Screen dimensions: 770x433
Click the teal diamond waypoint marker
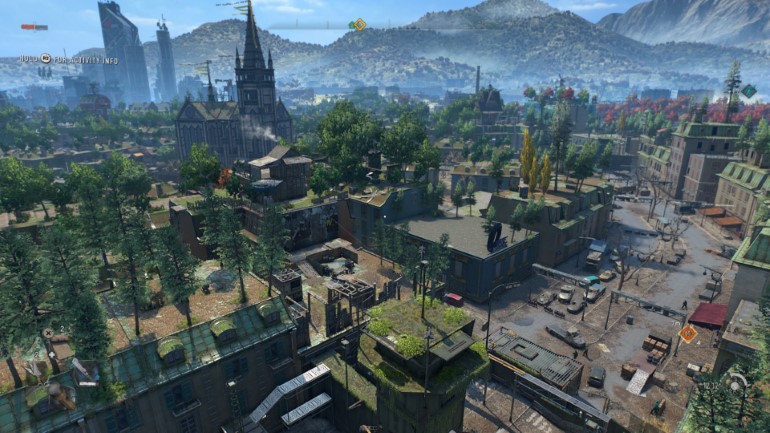[748, 91]
